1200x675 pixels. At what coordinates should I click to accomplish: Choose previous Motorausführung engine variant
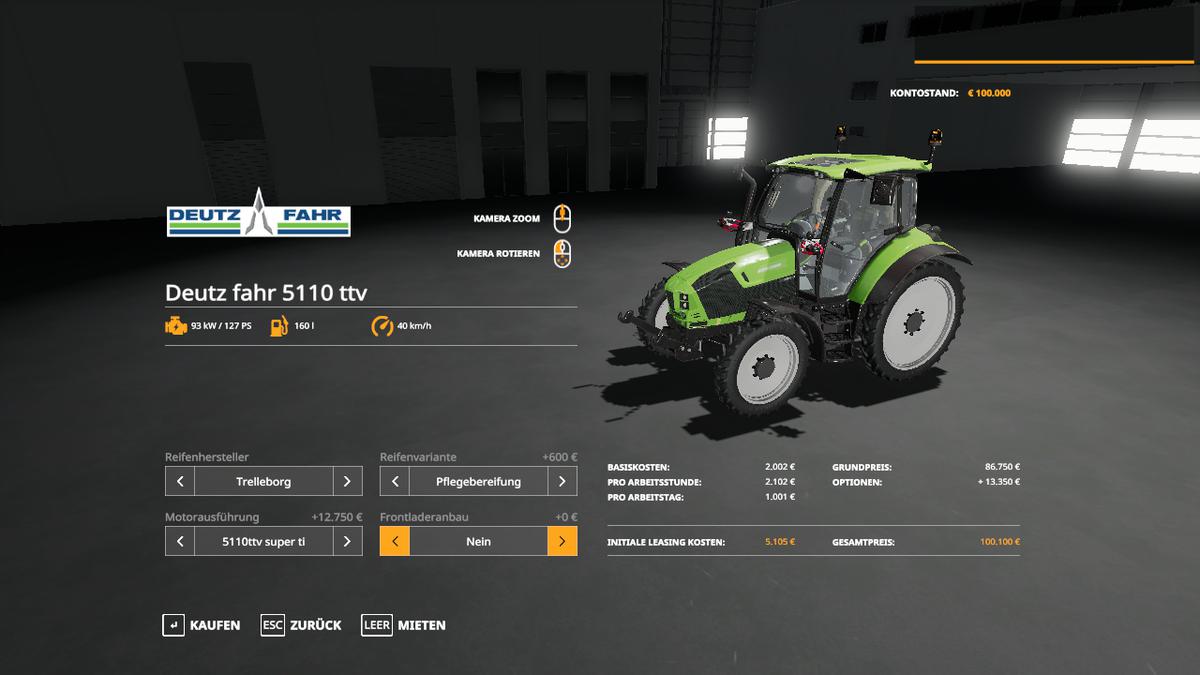180,541
